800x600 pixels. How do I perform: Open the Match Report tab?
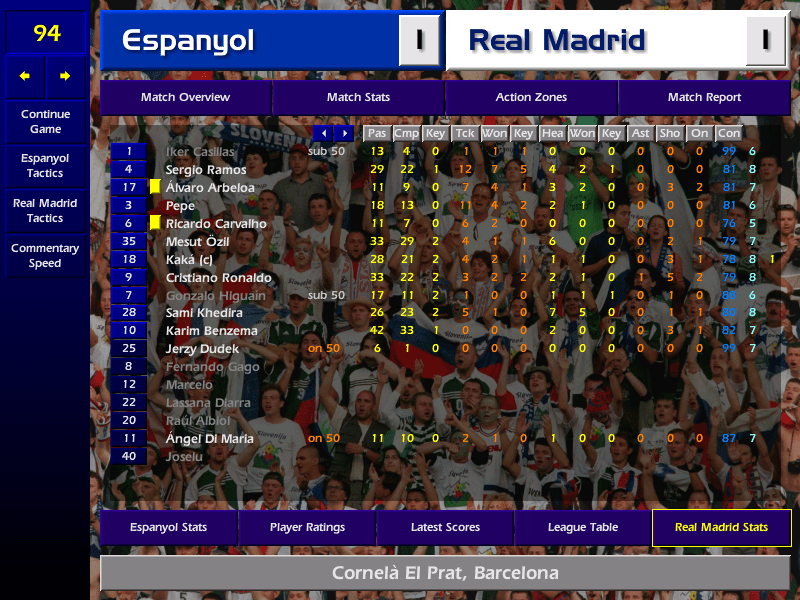pos(704,97)
